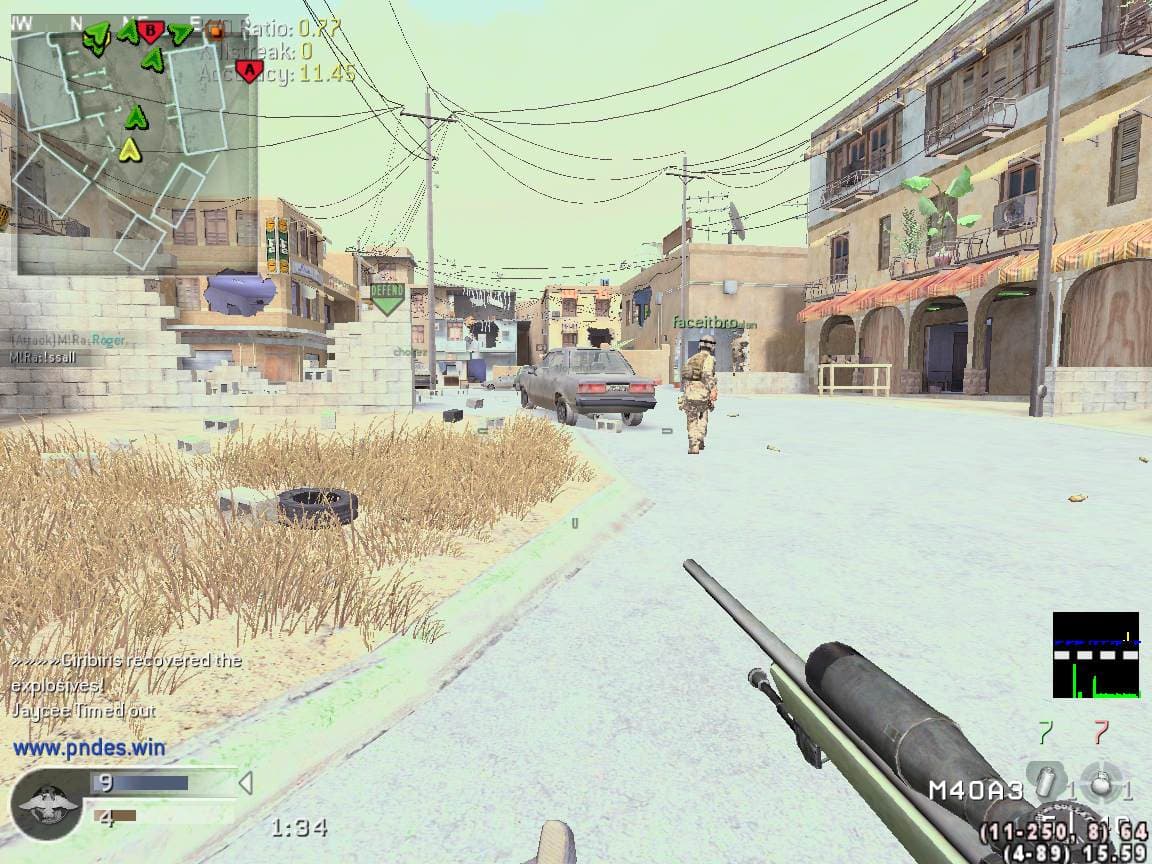Click the orange explosives icon by the minimap
This screenshot has width=1152, height=864.
tap(215, 30)
